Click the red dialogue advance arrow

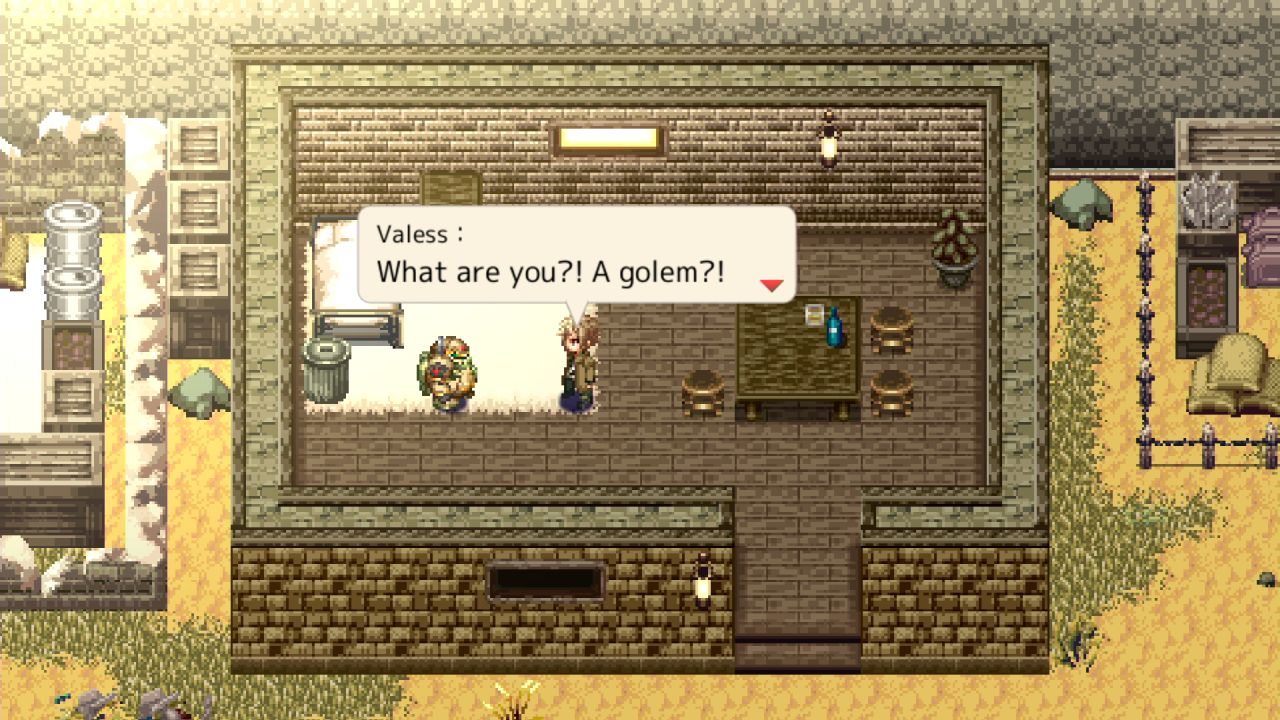click(770, 285)
